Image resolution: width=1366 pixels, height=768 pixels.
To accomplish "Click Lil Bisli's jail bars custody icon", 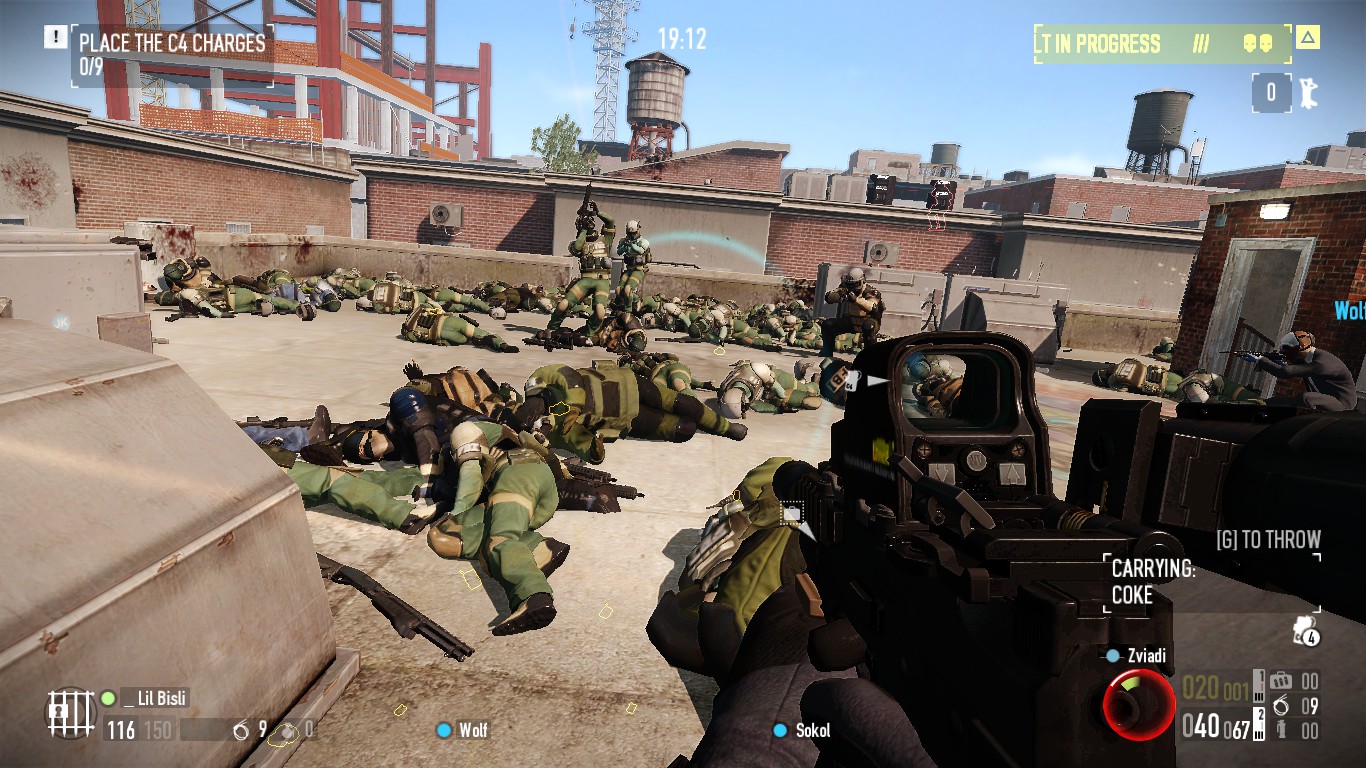I will coord(70,713).
